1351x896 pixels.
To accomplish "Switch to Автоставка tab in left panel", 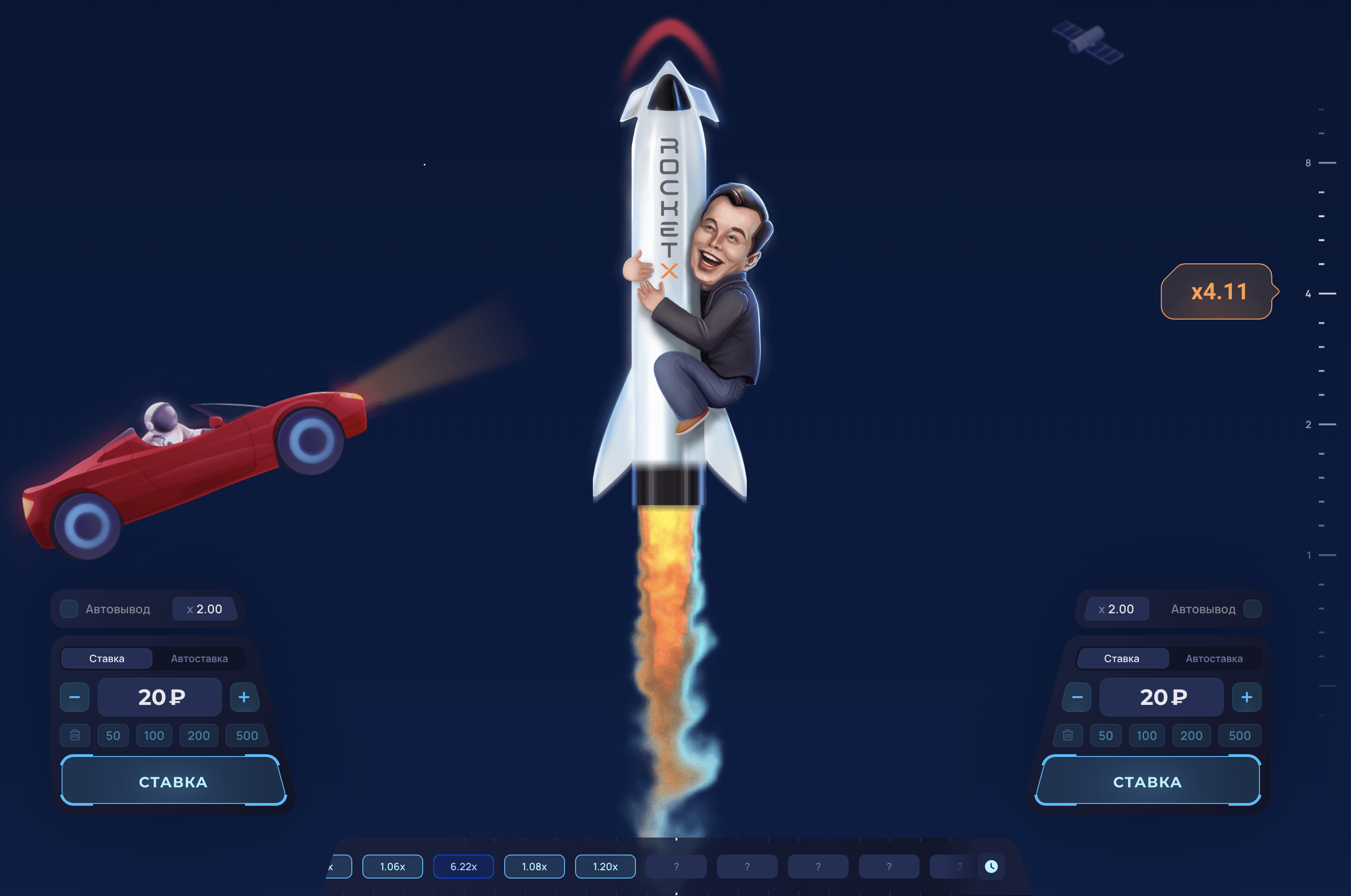I will (x=199, y=658).
